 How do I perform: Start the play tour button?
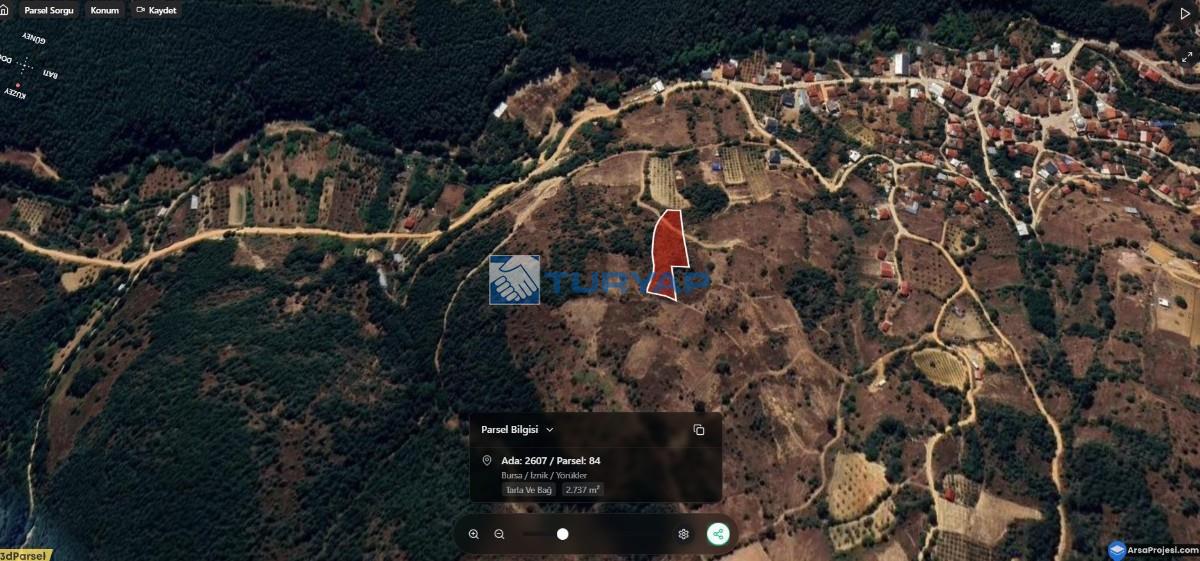point(1186,14)
